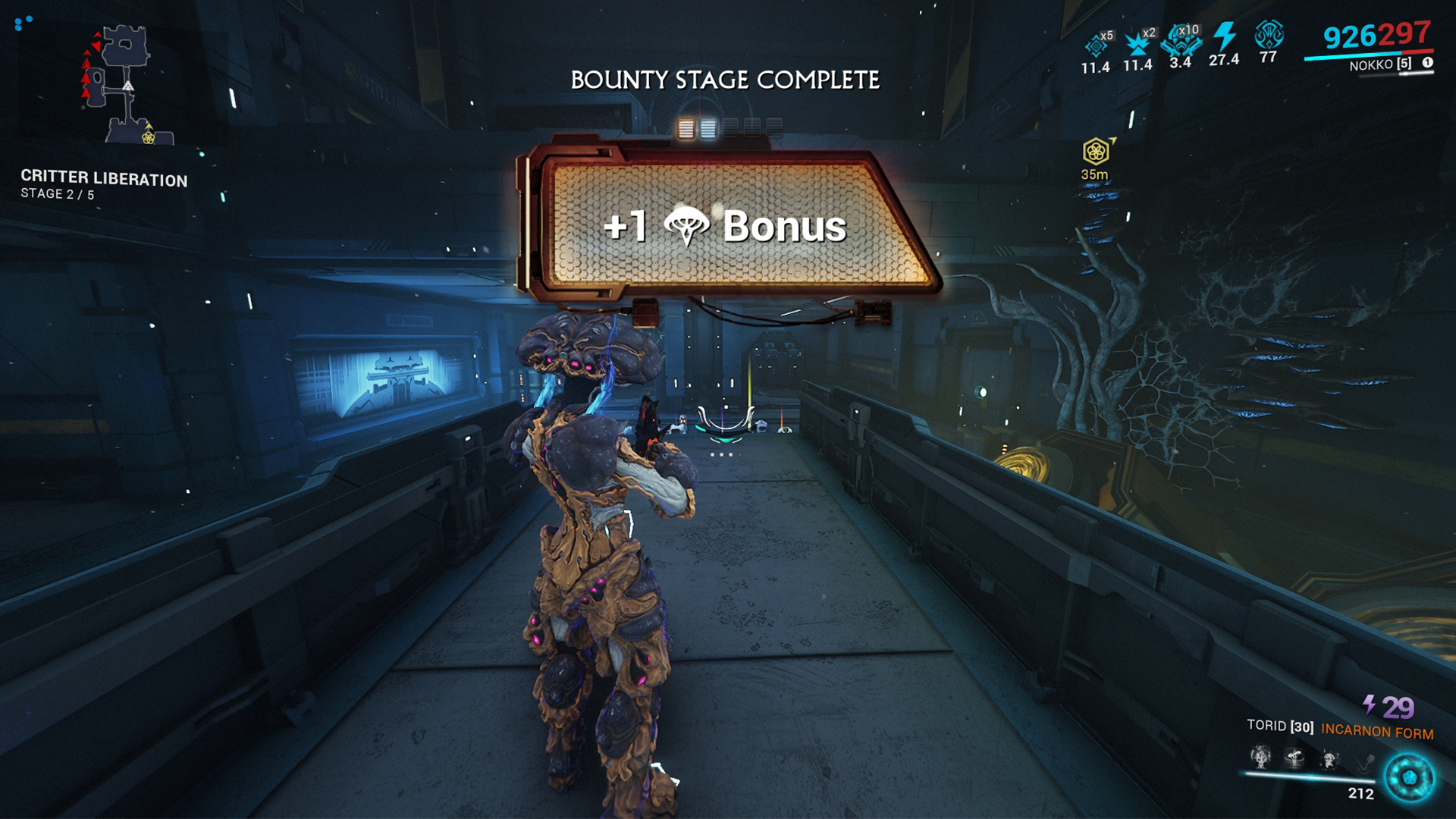The image size is (1456, 819).
Task: Click the blue lightning bolt buff icon
Action: pos(1224,38)
